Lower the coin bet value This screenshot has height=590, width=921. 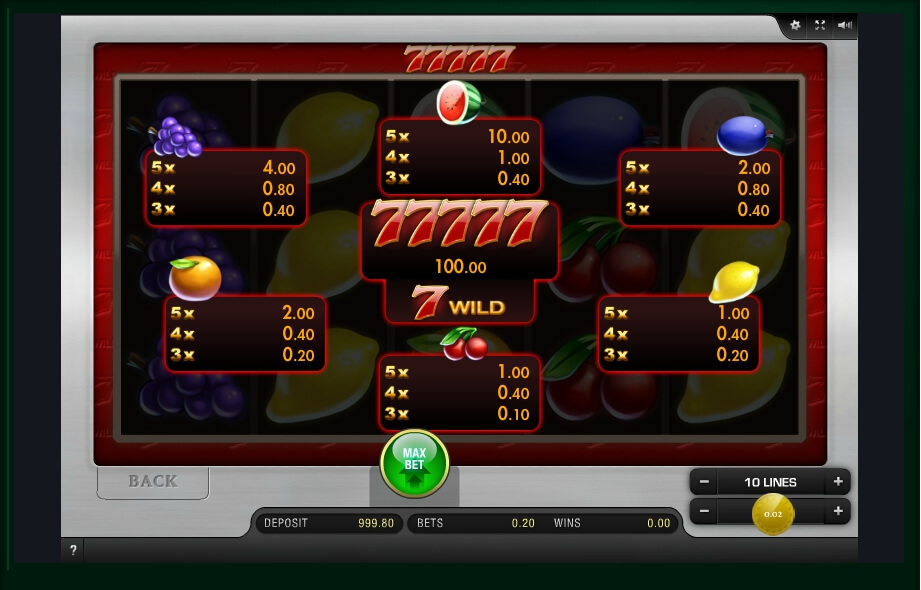pos(704,512)
